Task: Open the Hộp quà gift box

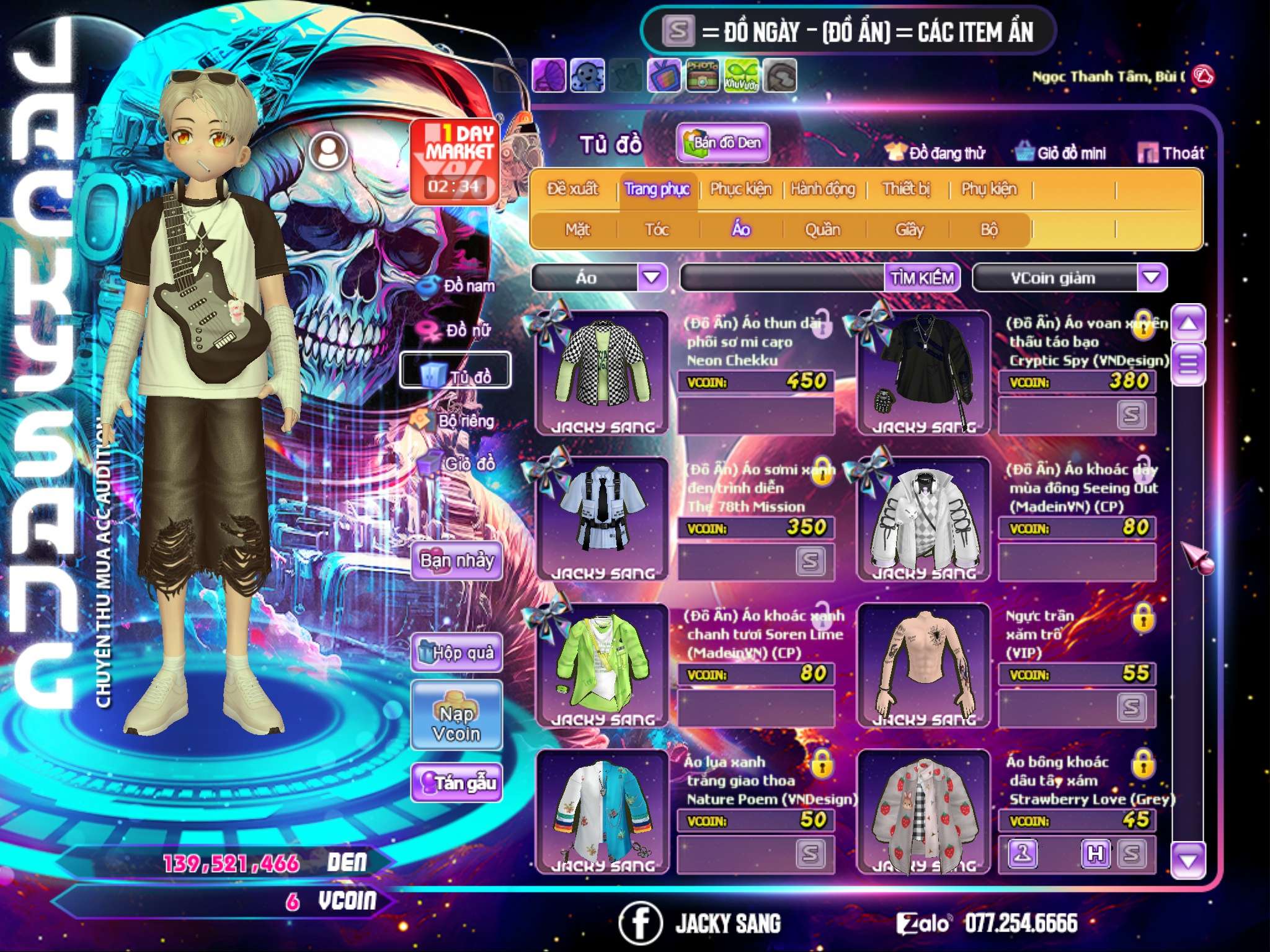Action: (456, 652)
